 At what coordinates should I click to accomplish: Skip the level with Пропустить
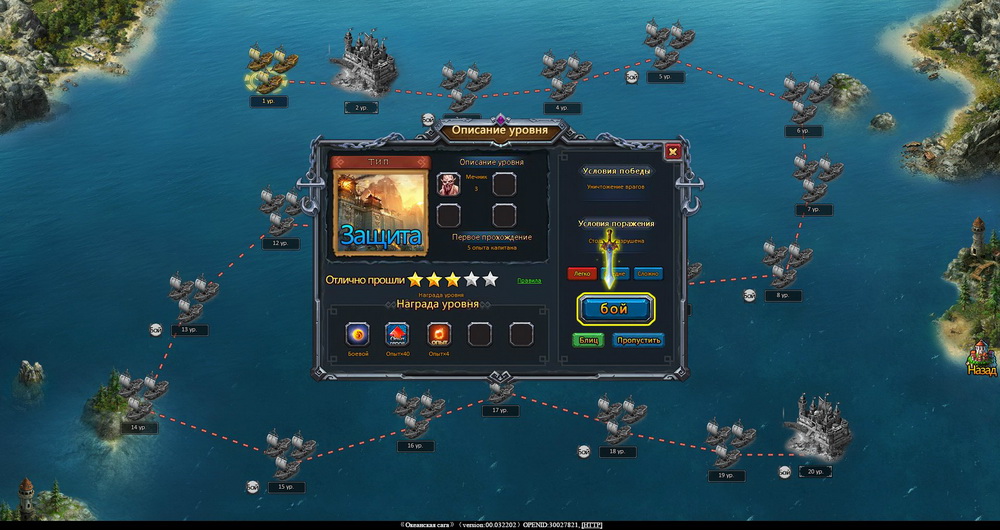[x=638, y=340]
